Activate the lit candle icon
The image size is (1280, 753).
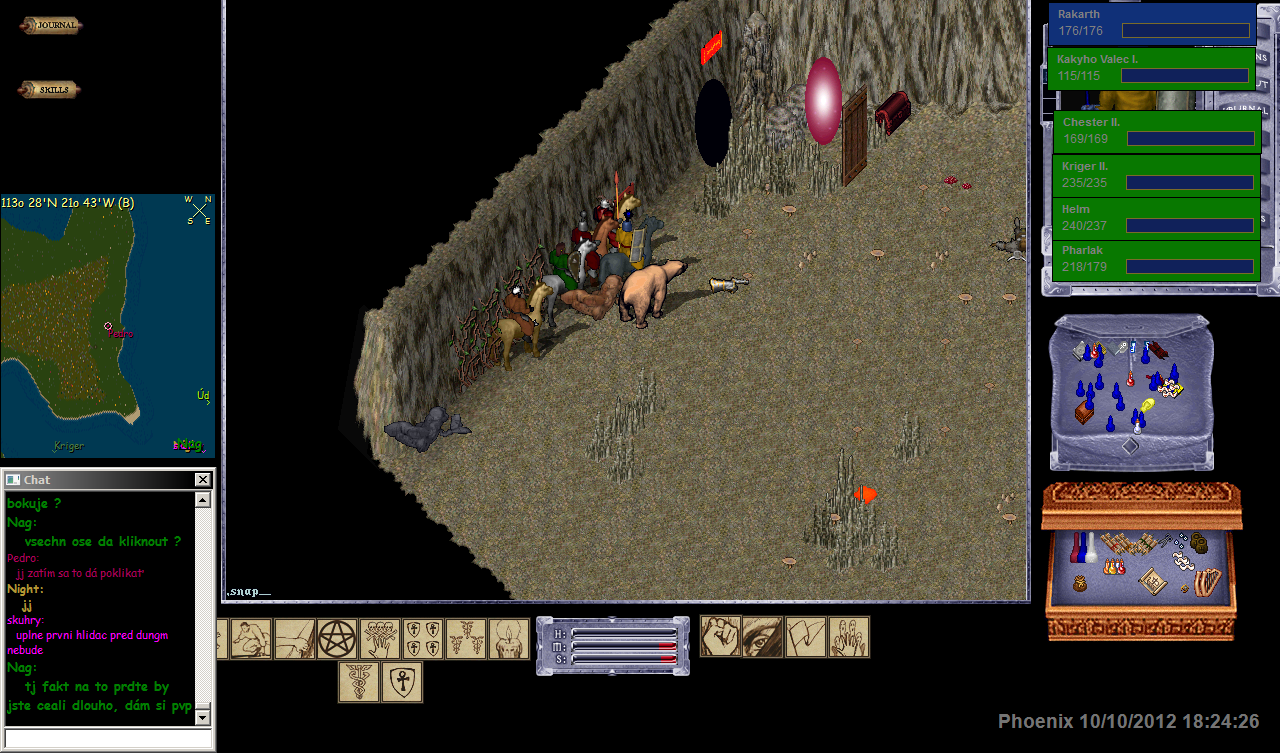point(509,639)
